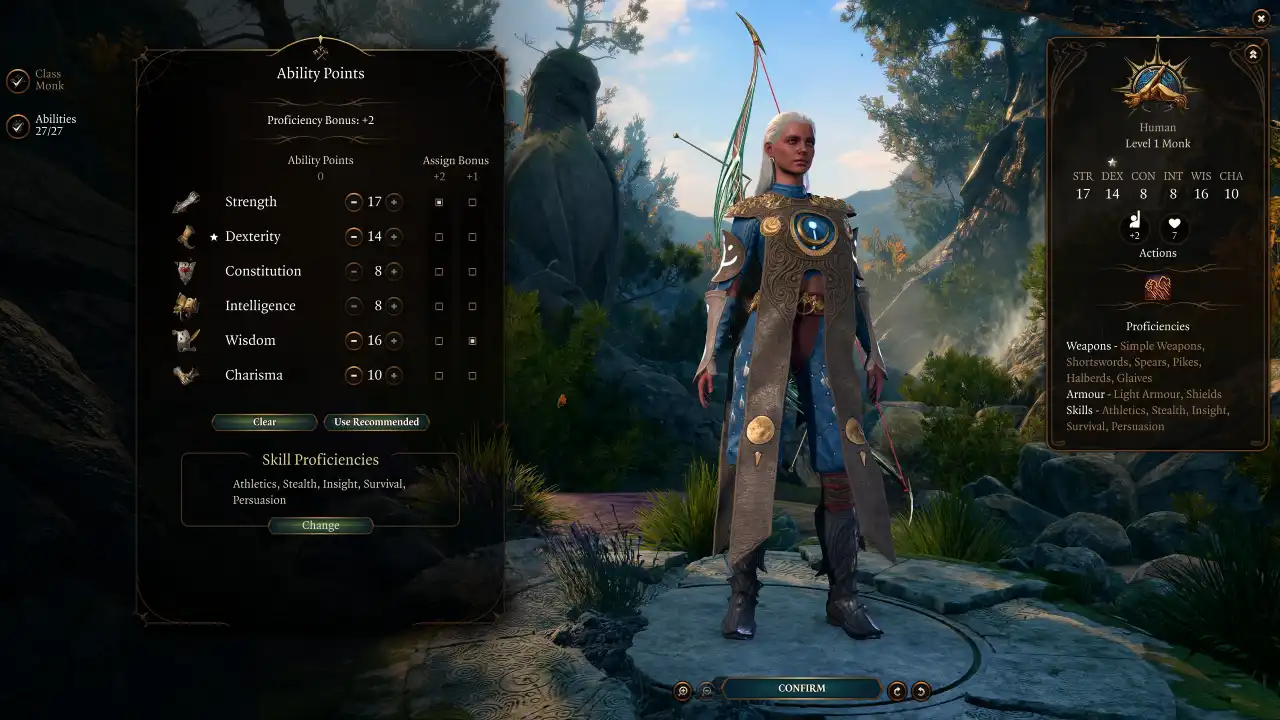
Task: Click the Use Recommended button
Action: [377, 421]
